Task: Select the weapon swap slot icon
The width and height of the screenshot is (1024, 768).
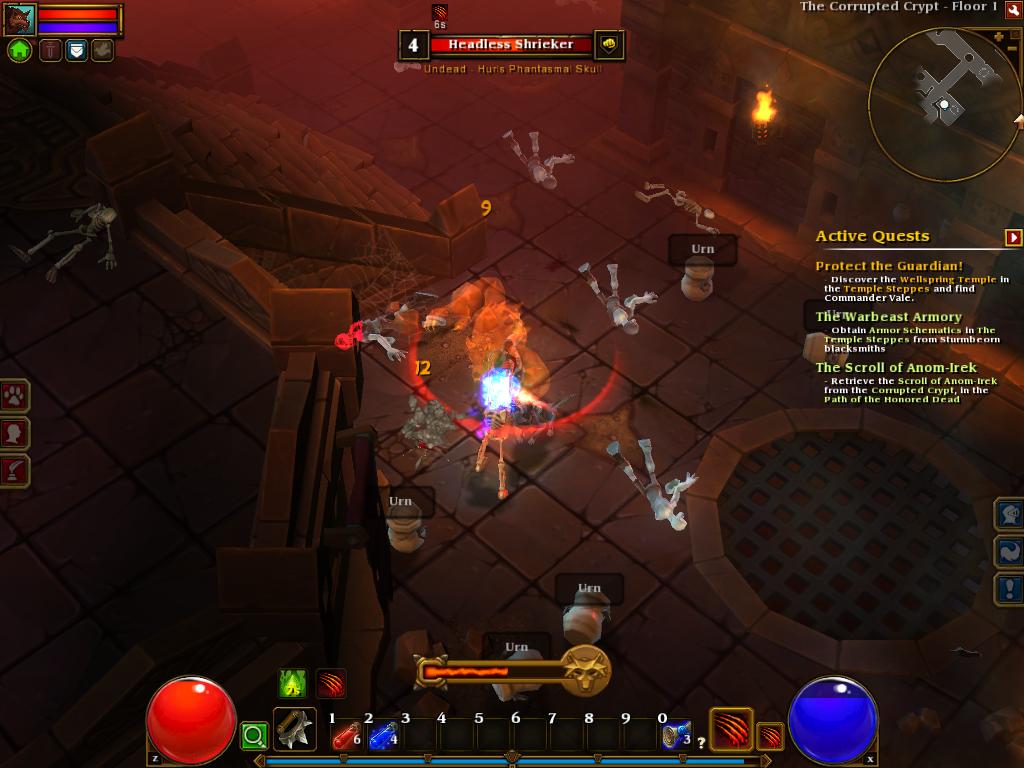Action: [295, 730]
